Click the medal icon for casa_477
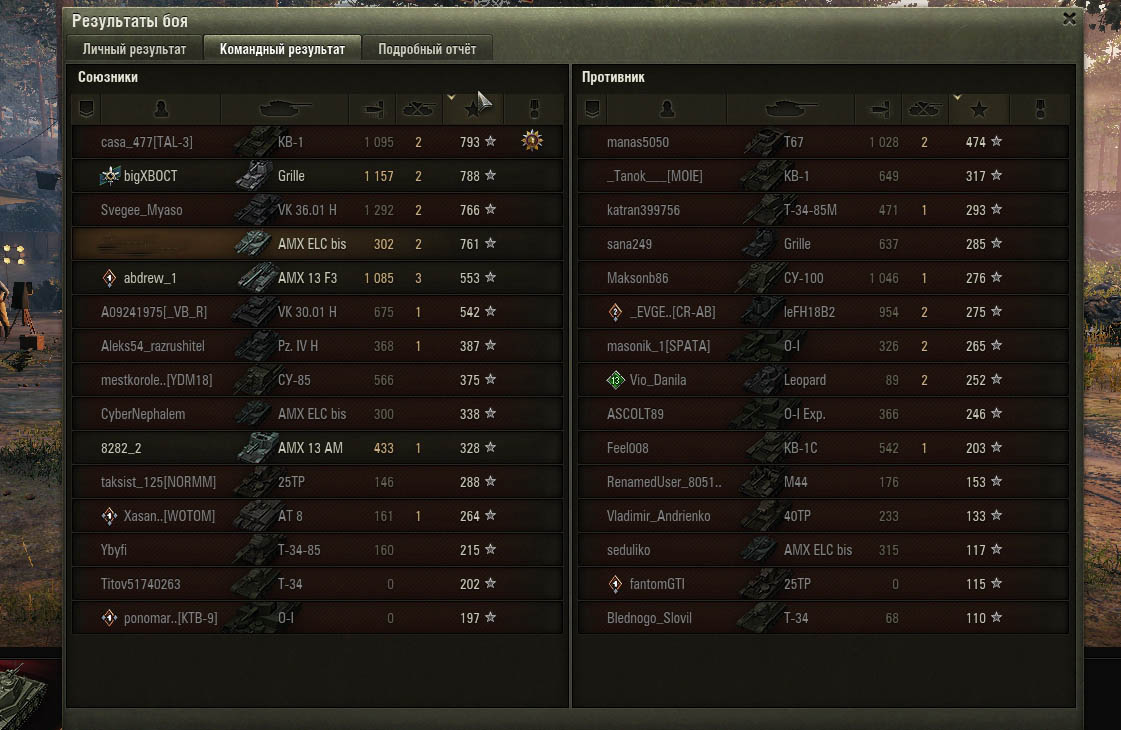 [x=532, y=142]
